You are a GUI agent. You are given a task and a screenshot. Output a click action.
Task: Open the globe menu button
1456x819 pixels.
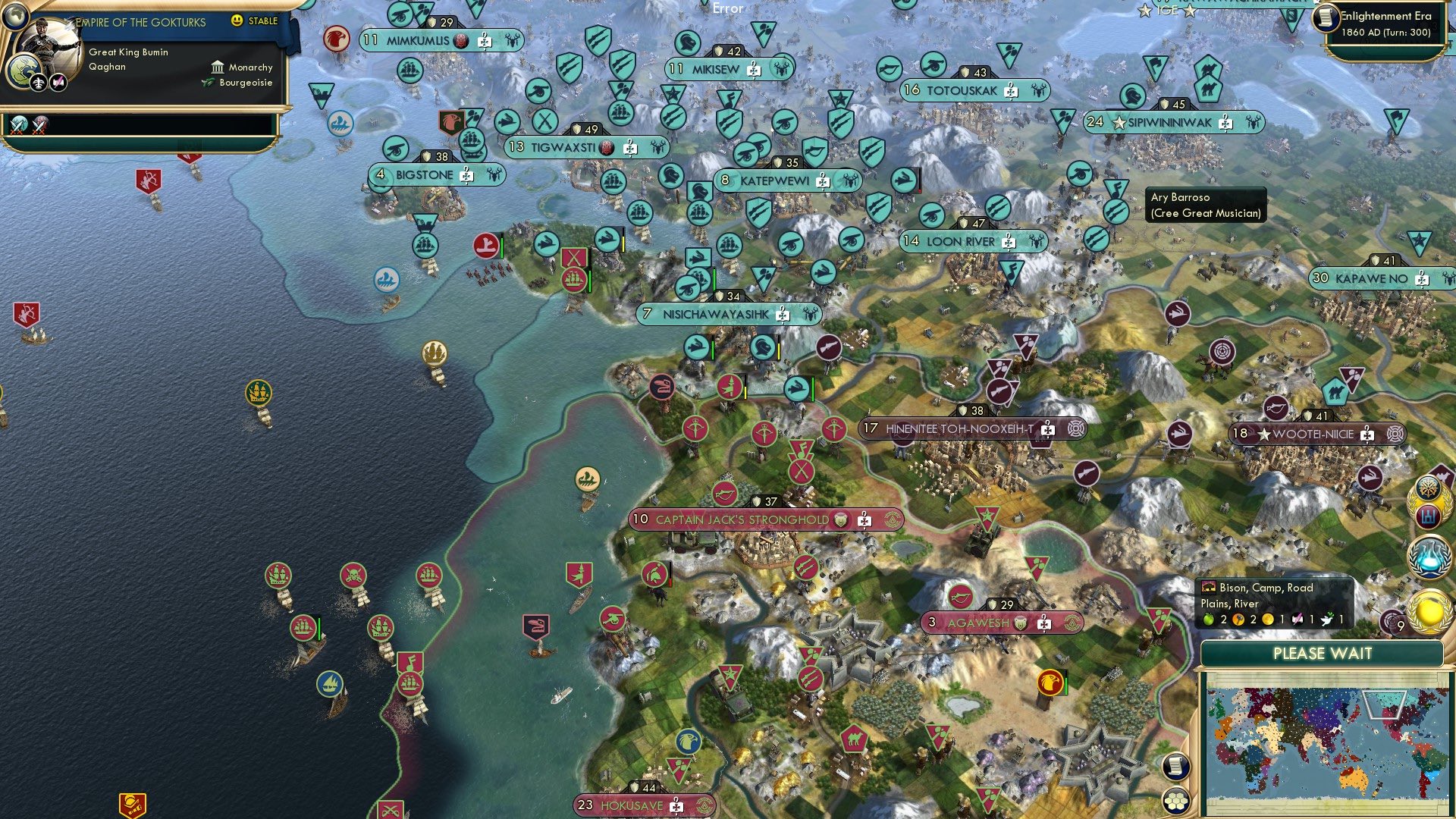(14, 14)
